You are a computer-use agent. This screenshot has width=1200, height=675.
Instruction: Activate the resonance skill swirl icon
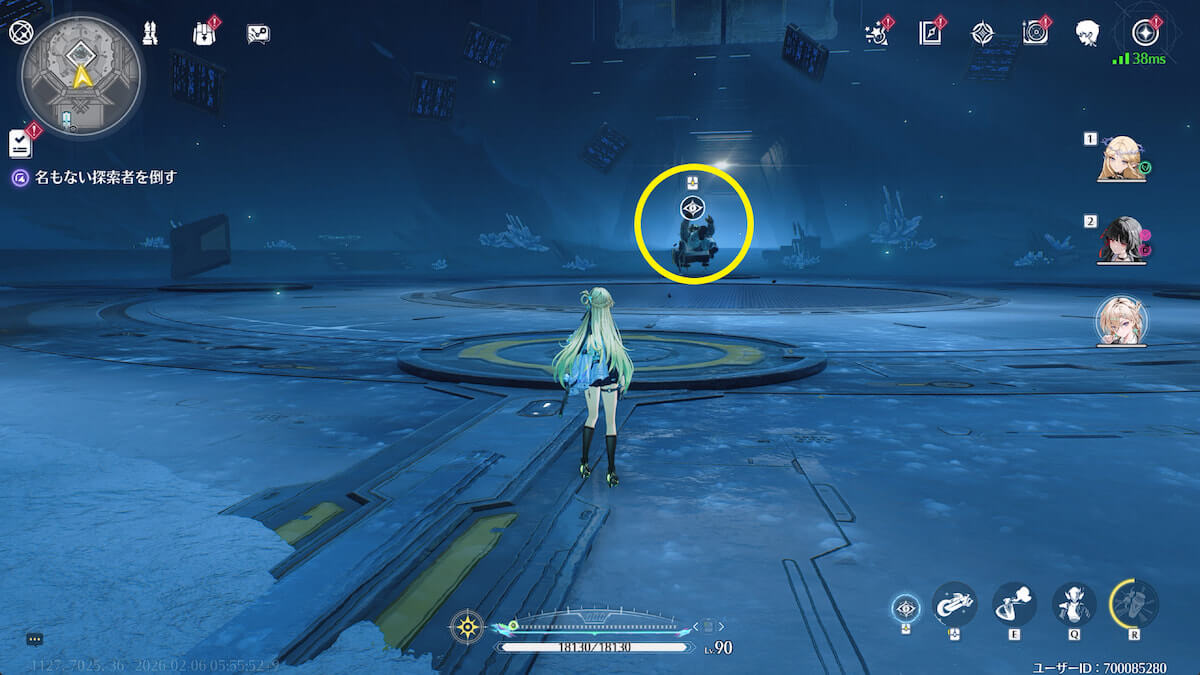click(1014, 604)
